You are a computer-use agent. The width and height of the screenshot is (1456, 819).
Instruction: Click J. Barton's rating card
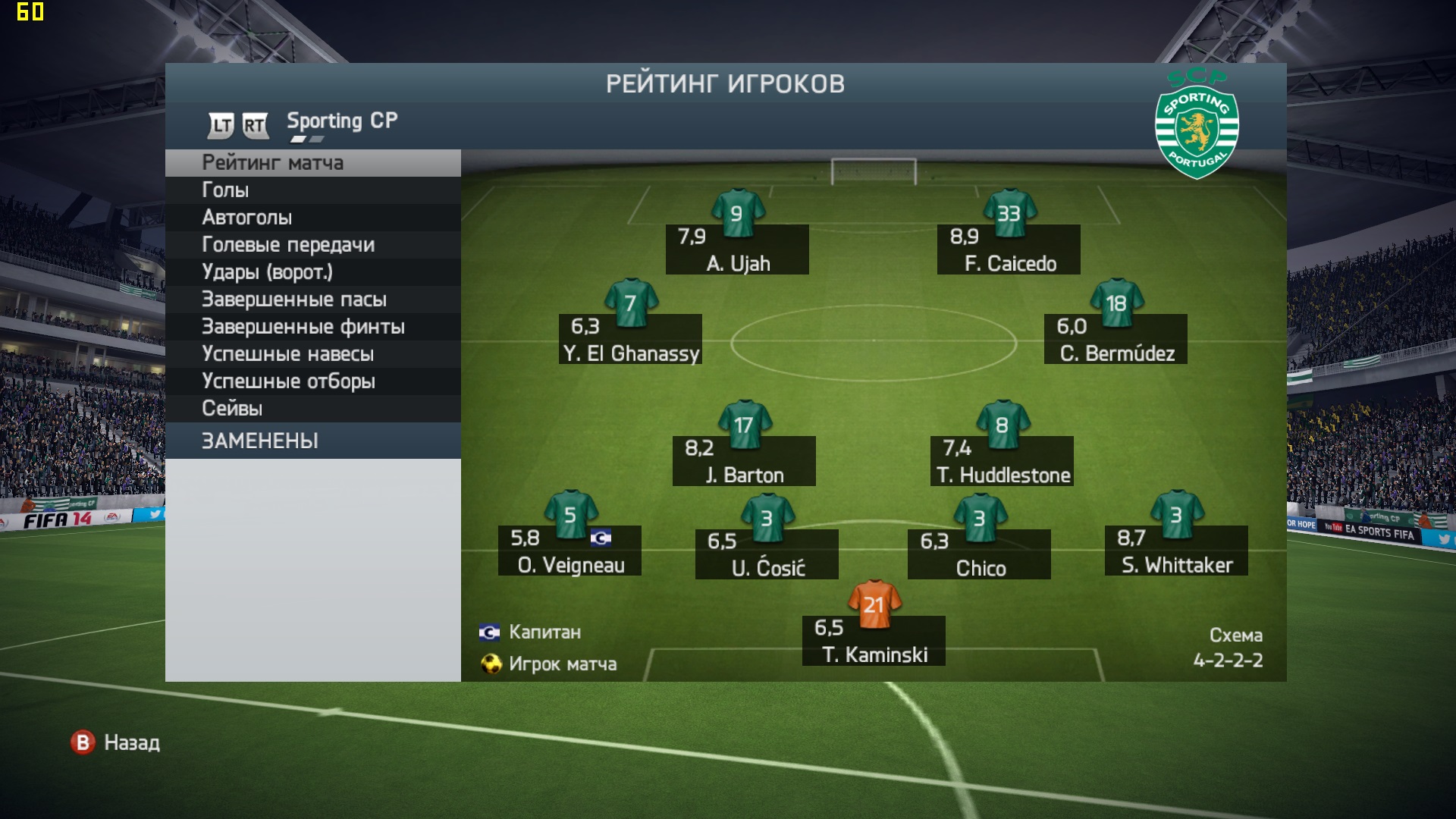tap(744, 460)
